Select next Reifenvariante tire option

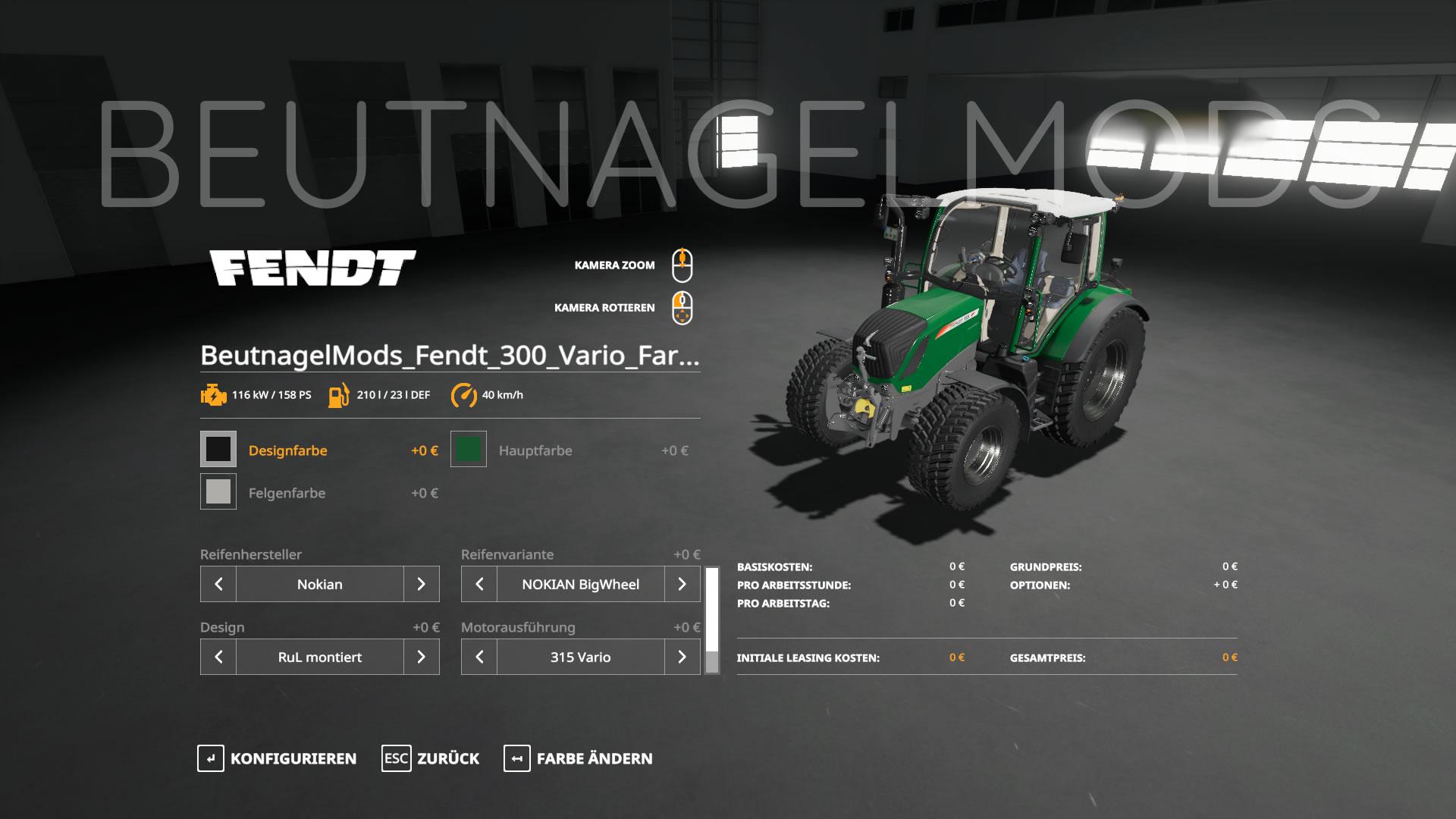click(x=682, y=584)
